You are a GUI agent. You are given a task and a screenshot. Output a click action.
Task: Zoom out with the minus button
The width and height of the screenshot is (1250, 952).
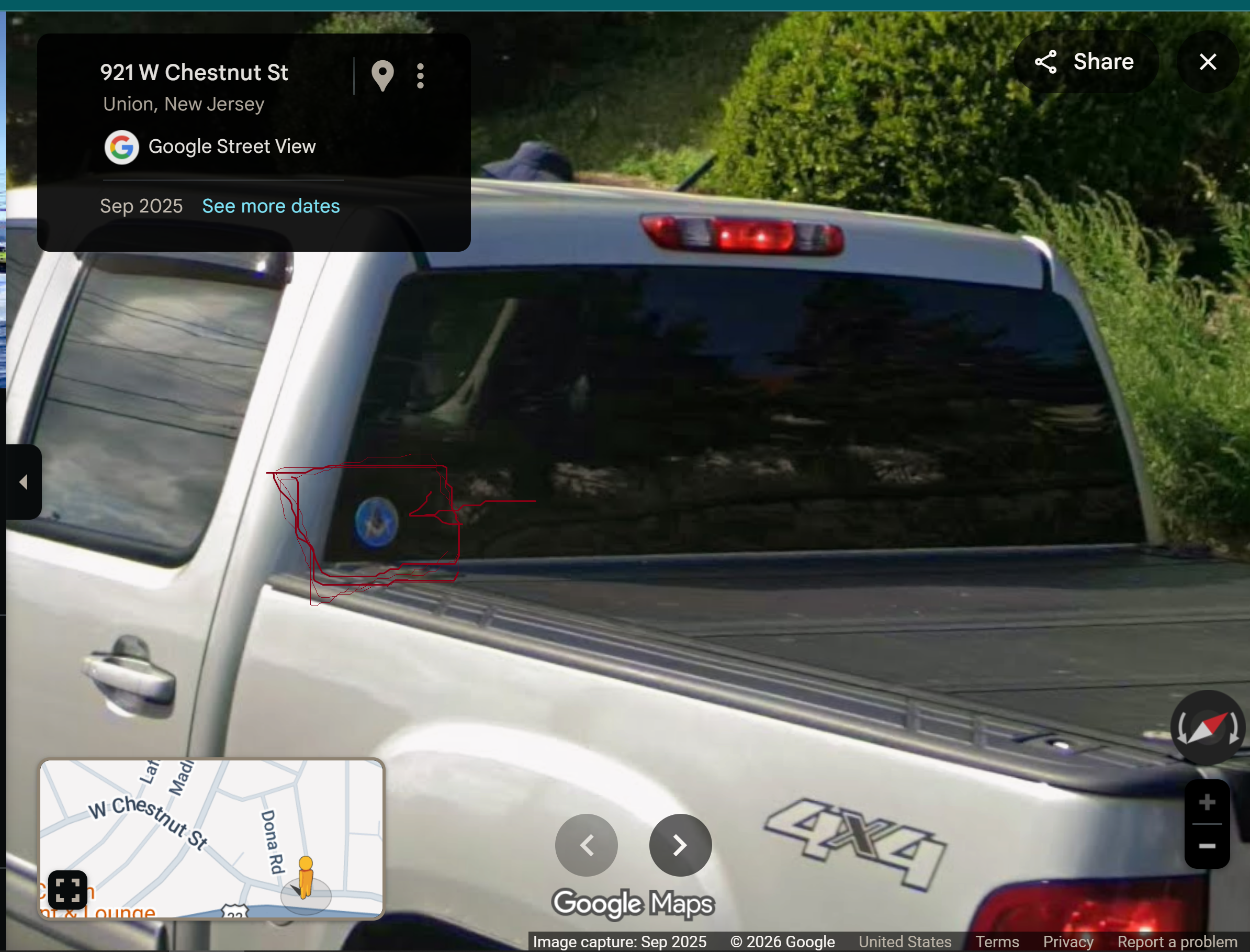pyautogui.click(x=1207, y=846)
